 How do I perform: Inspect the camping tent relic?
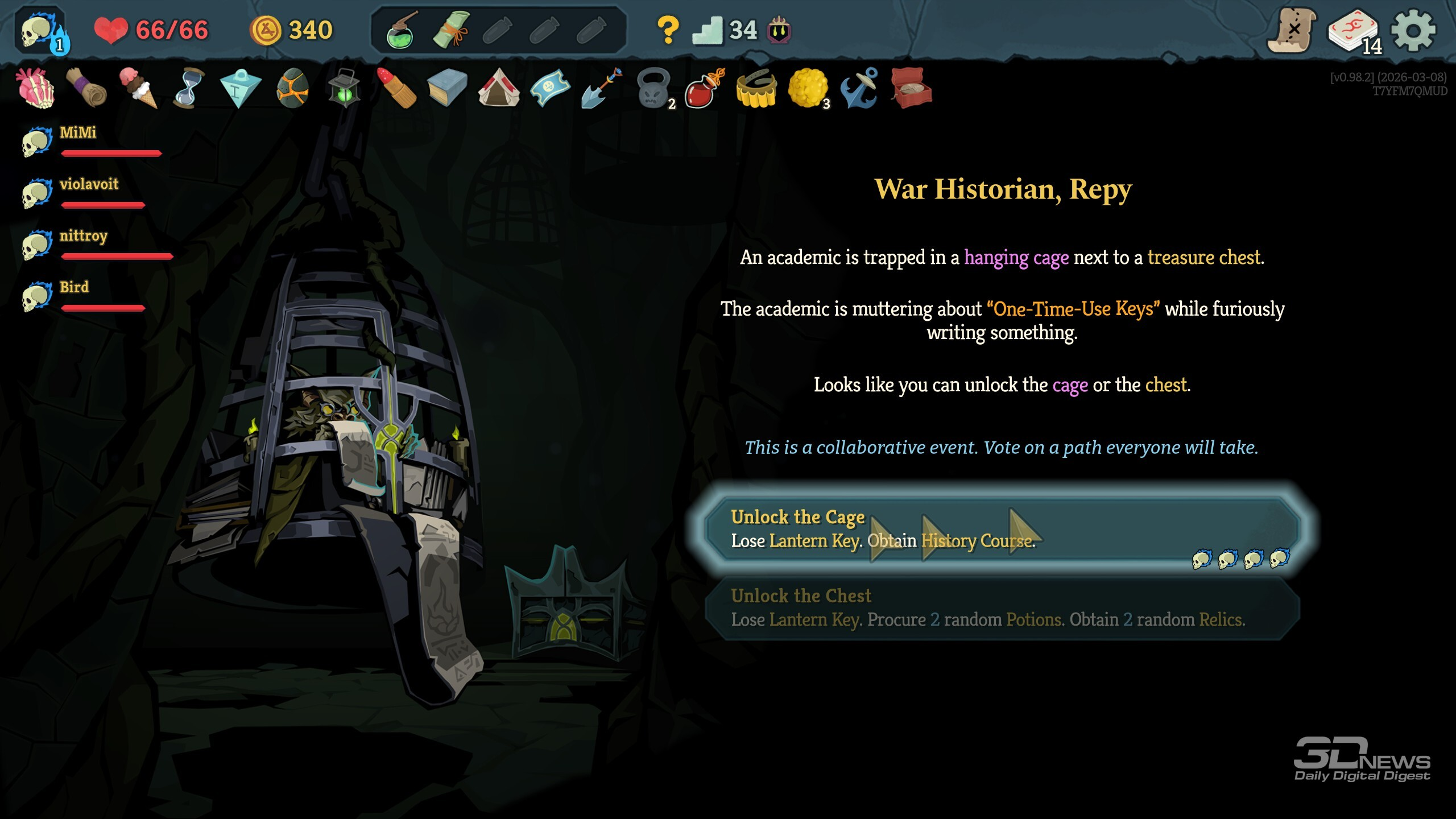498,88
